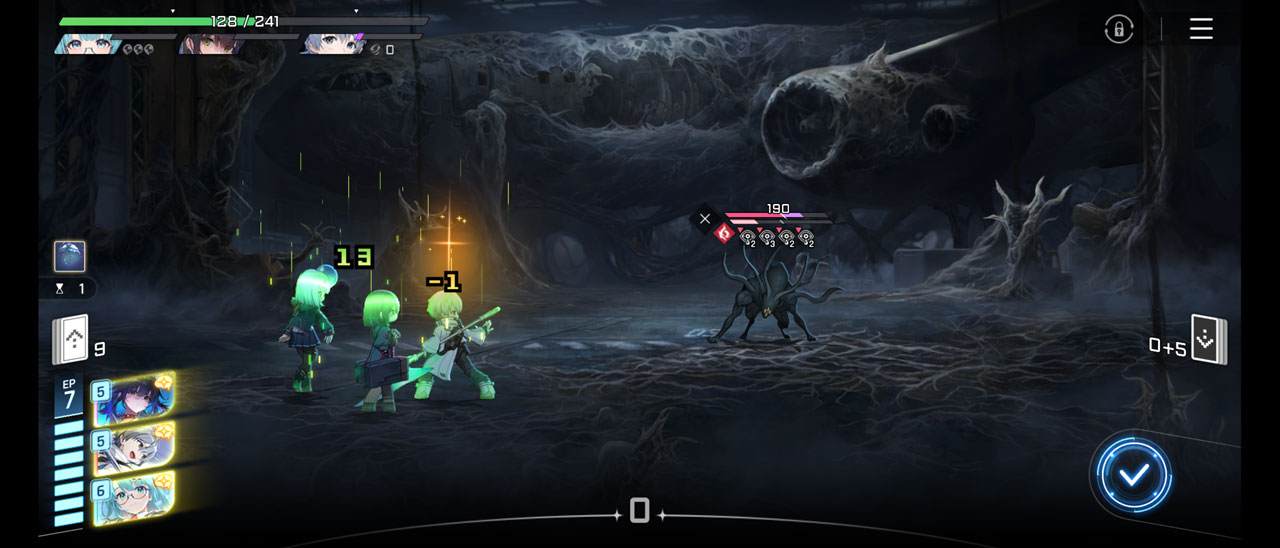Inspect the enemy's red flame attribute icon
1280x548 pixels.
point(724,234)
